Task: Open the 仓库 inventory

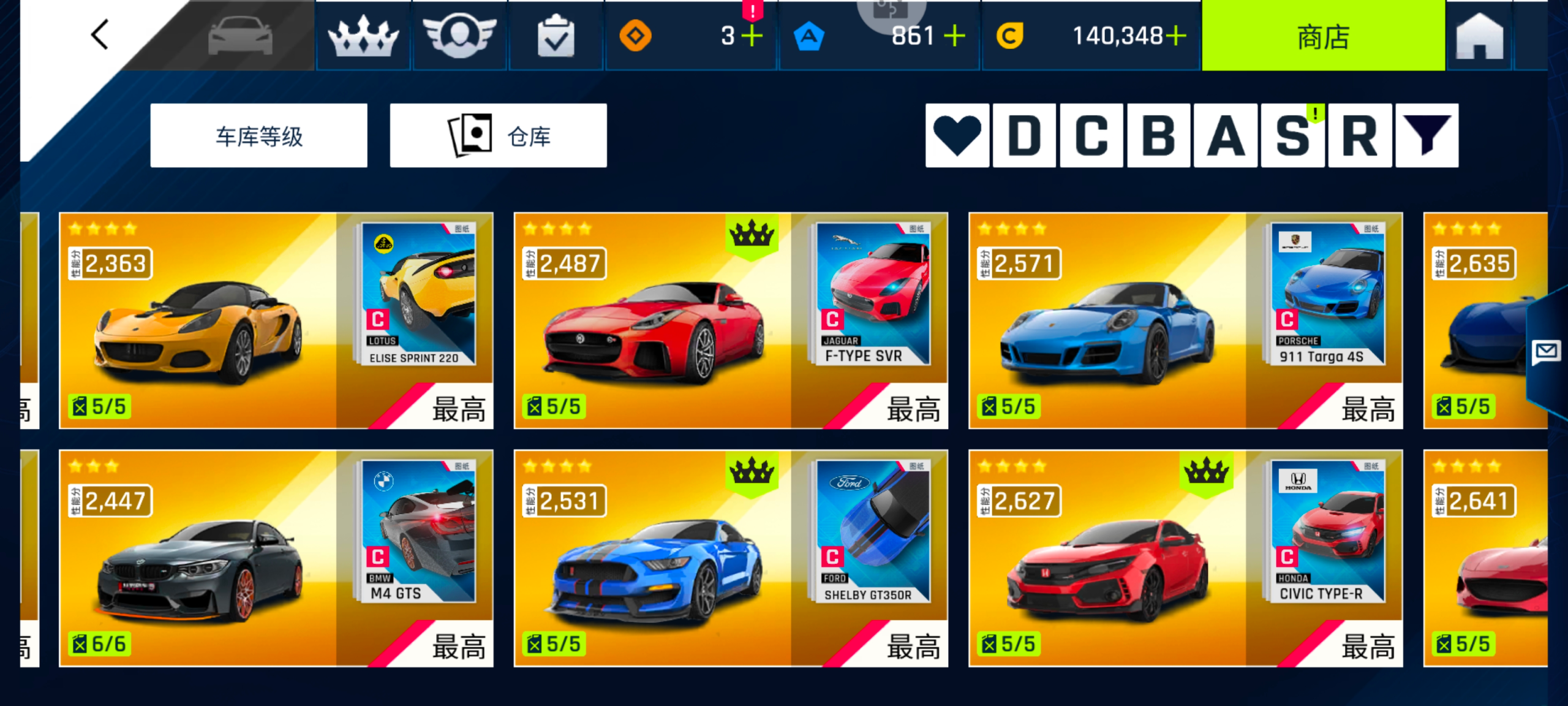Action: coord(498,135)
